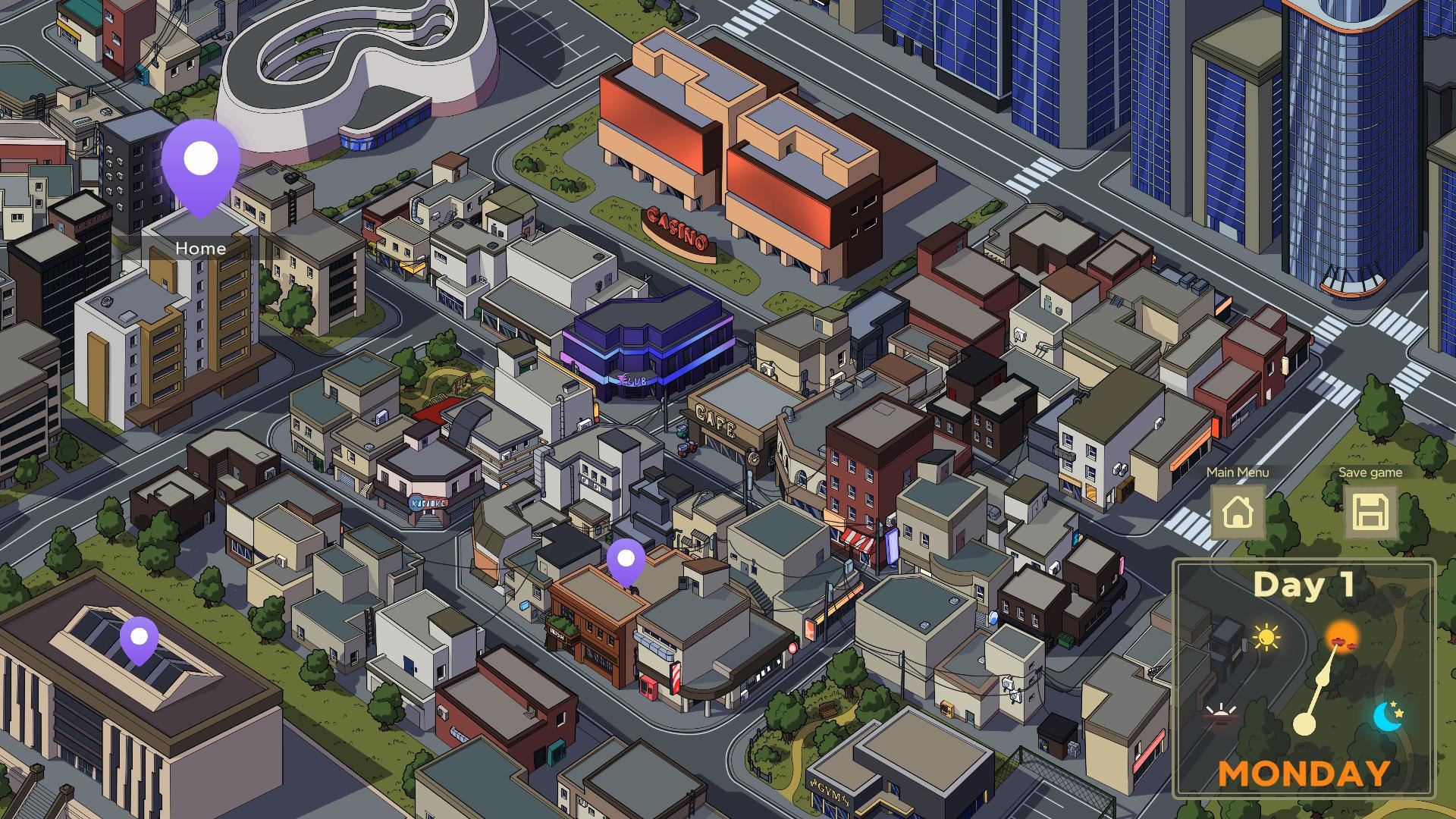The width and height of the screenshot is (1456, 819).
Task: Click the Save game floppy disk button
Action: pos(1370,513)
